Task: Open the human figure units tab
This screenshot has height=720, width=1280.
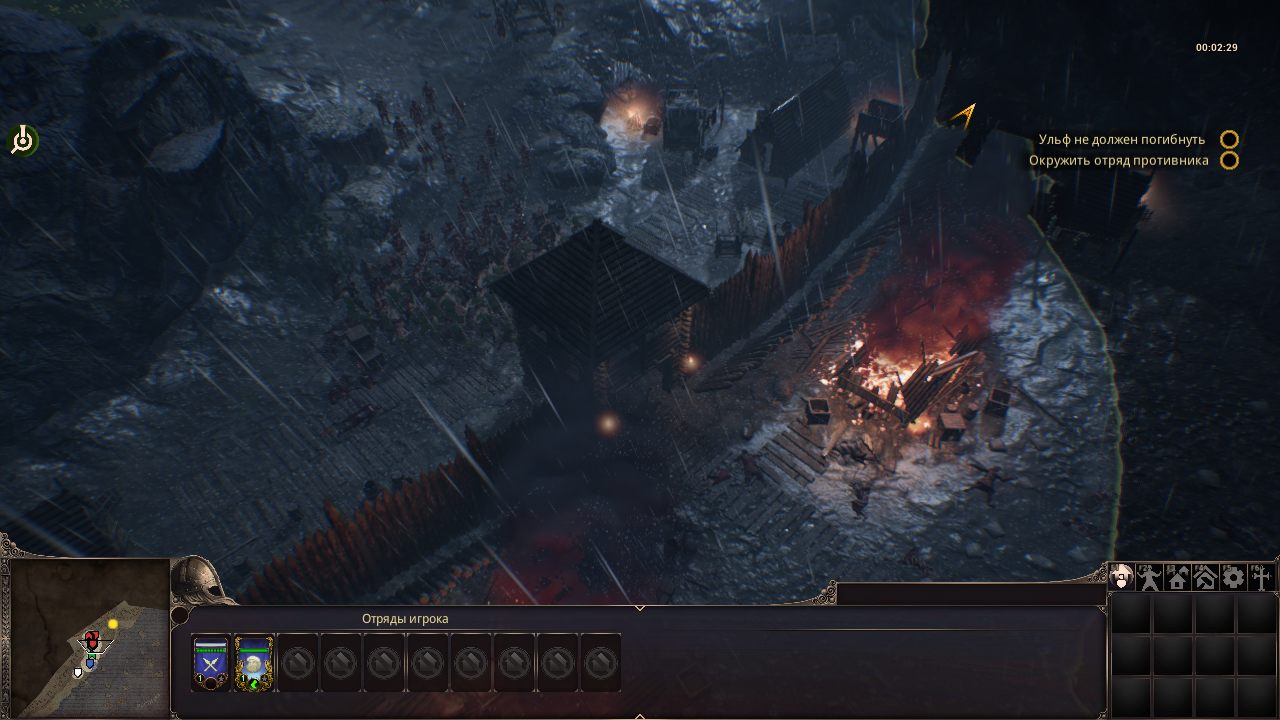Action: [1150, 577]
